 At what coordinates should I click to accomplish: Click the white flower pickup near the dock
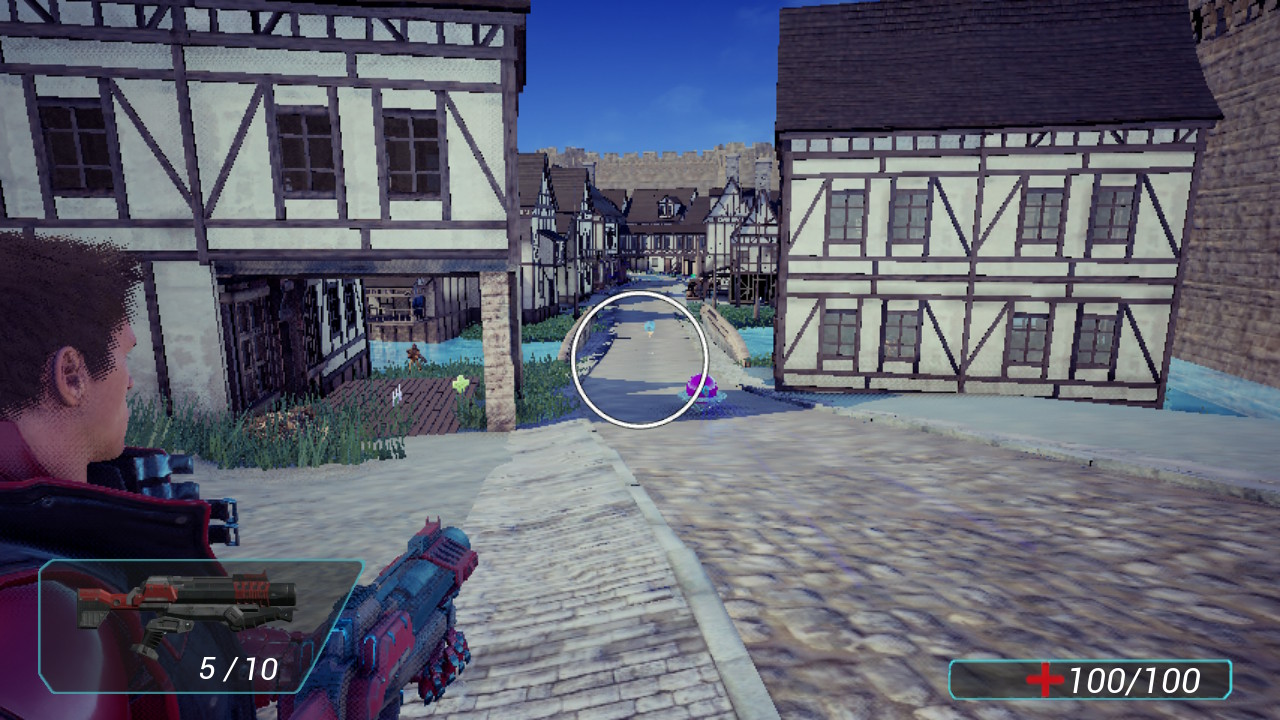(397, 395)
